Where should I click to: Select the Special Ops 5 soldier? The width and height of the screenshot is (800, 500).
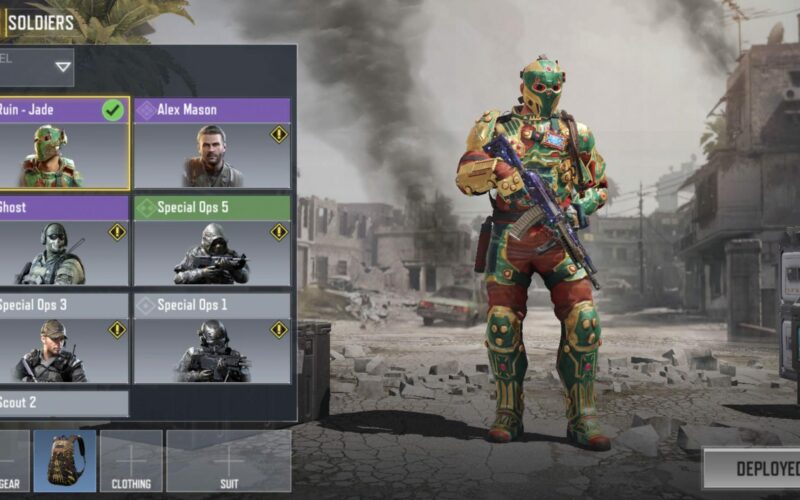coord(212,240)
